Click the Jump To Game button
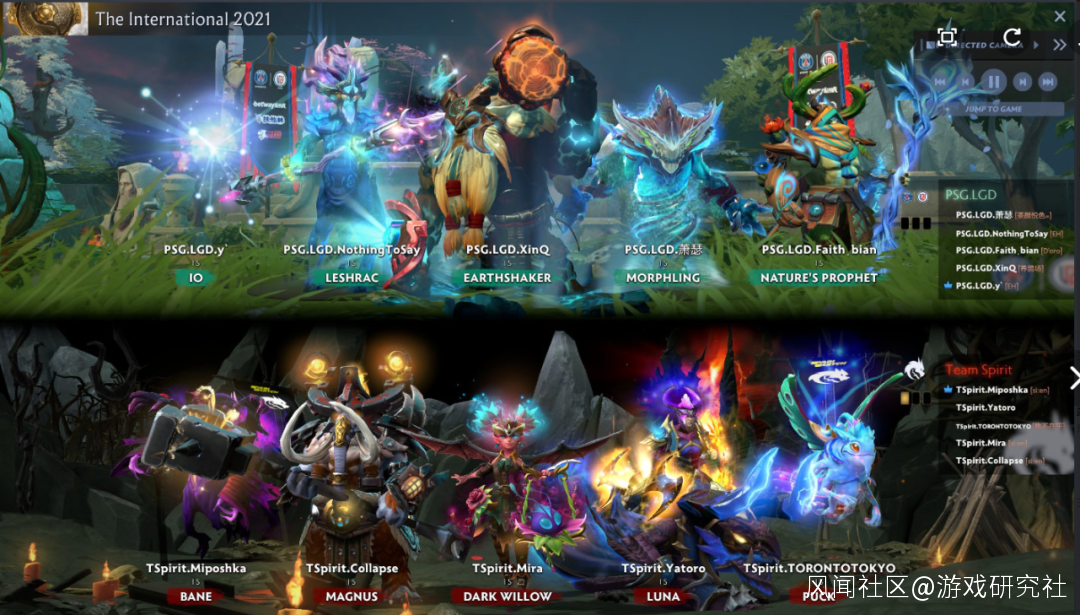Image resolution: width=1080 pixels, height=615 pixels. (993, 108)
